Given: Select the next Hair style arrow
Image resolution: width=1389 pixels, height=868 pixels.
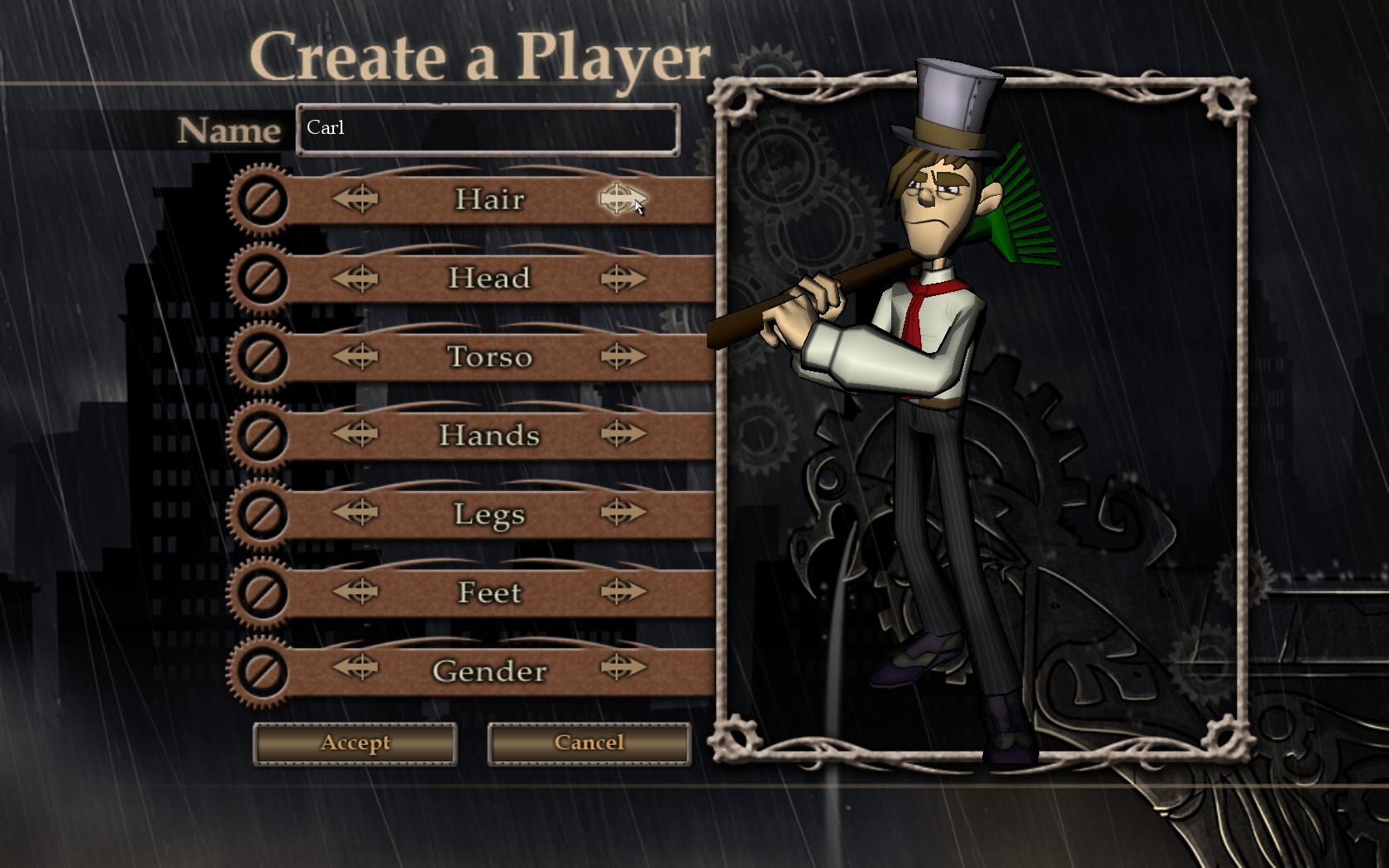Looking at the screenshot, I should click(x=622, y=199).
